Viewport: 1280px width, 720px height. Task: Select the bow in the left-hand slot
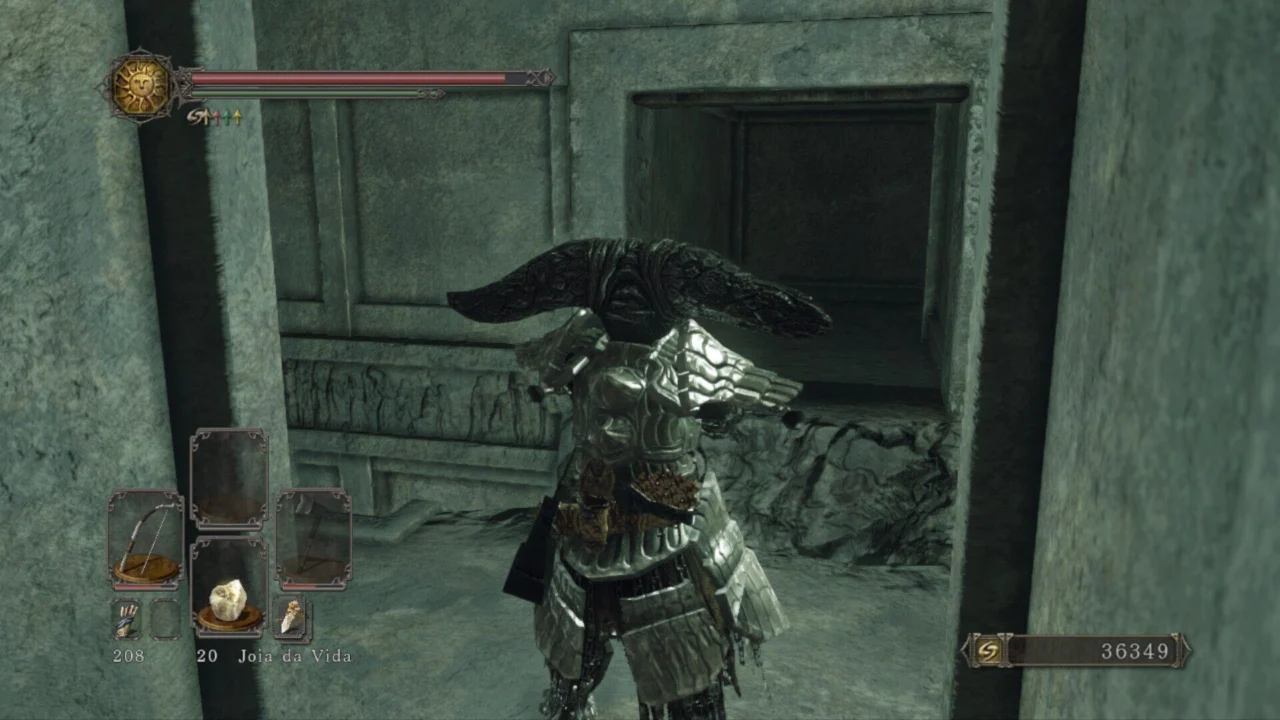(x=145, y=540)
